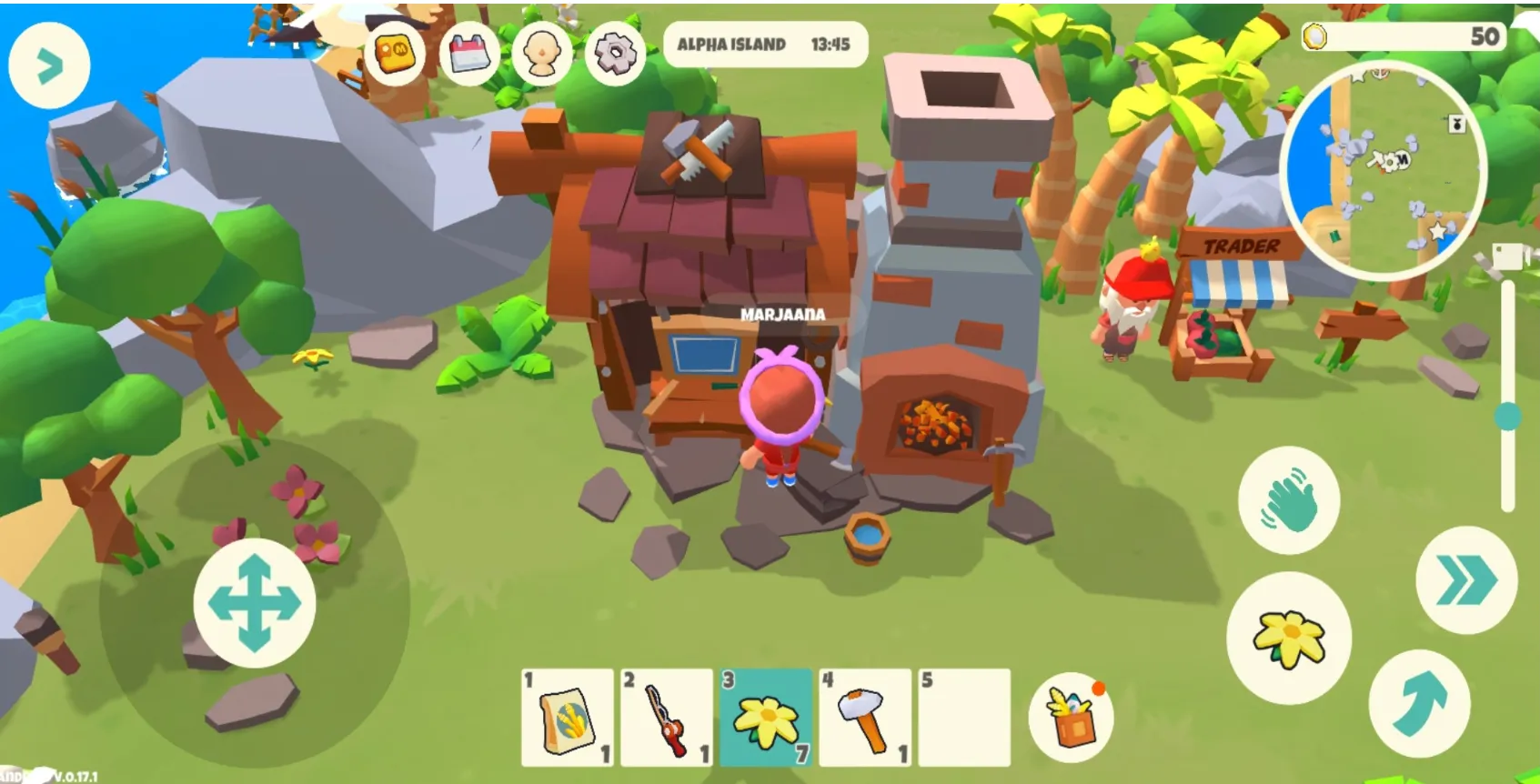Select the highlighted flower in slot 3
This screenshot has width=1540, height=784.
[764, 718]
